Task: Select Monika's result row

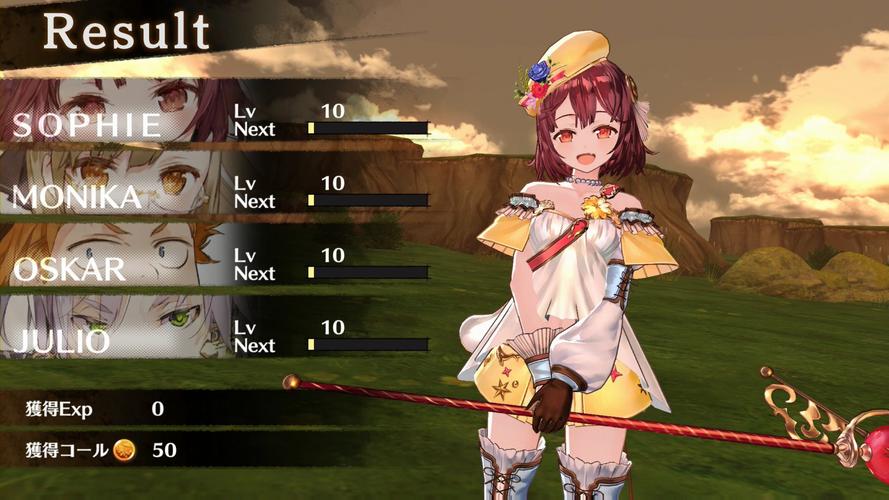Action: (220, 190)
